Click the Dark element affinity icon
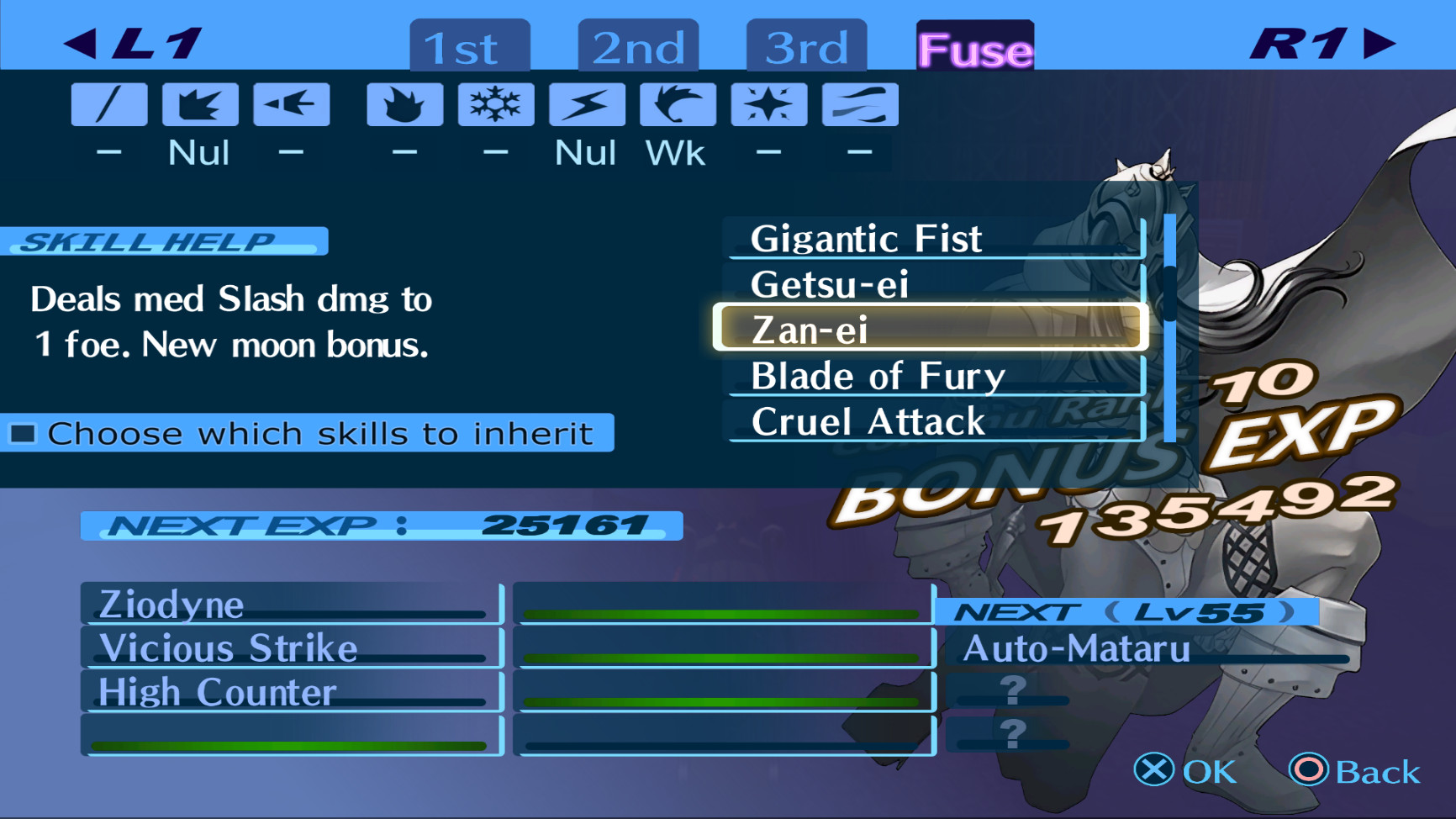Screen dimensions: 1456x819 click(x=858, y=103)
